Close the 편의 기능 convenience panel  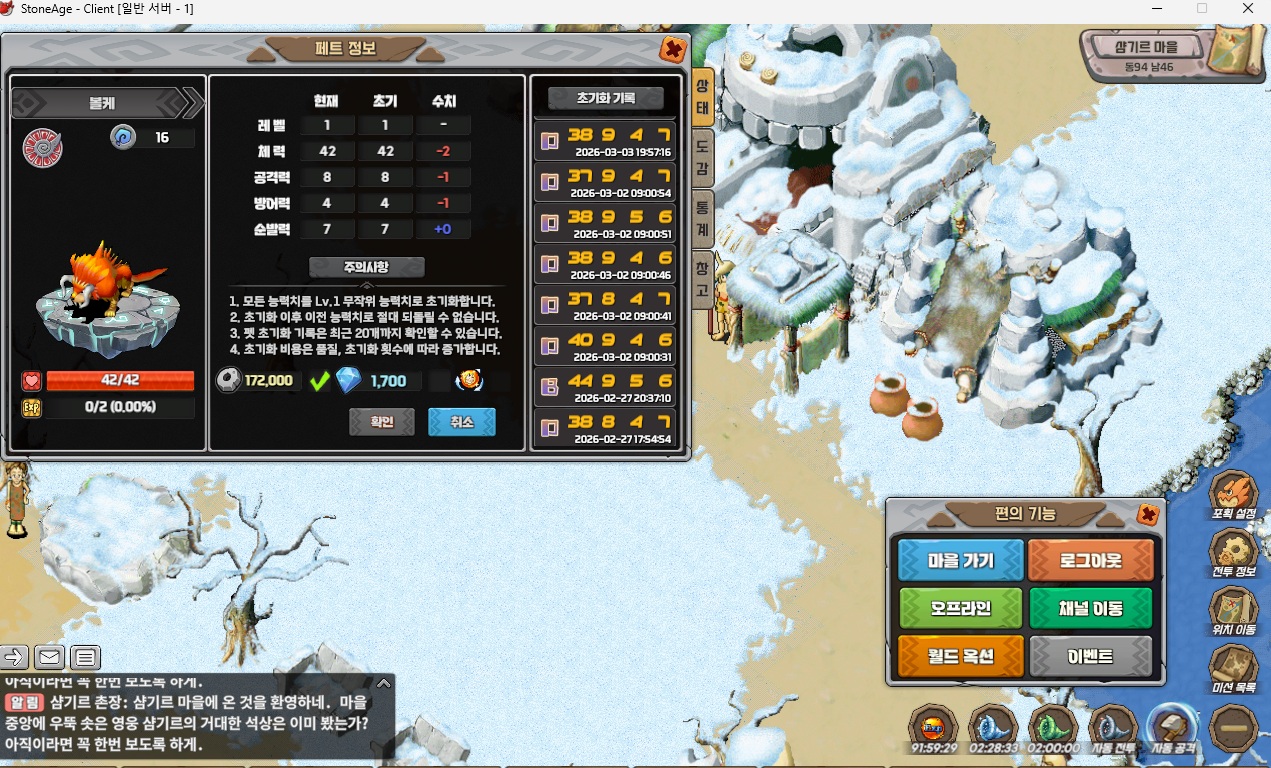coord(1147,514)
